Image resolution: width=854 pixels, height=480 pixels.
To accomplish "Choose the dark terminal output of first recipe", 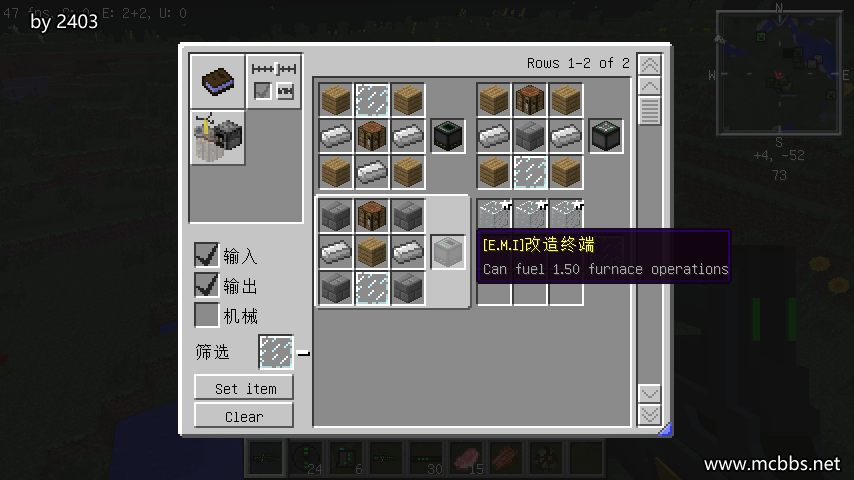I will coord(447,136).
